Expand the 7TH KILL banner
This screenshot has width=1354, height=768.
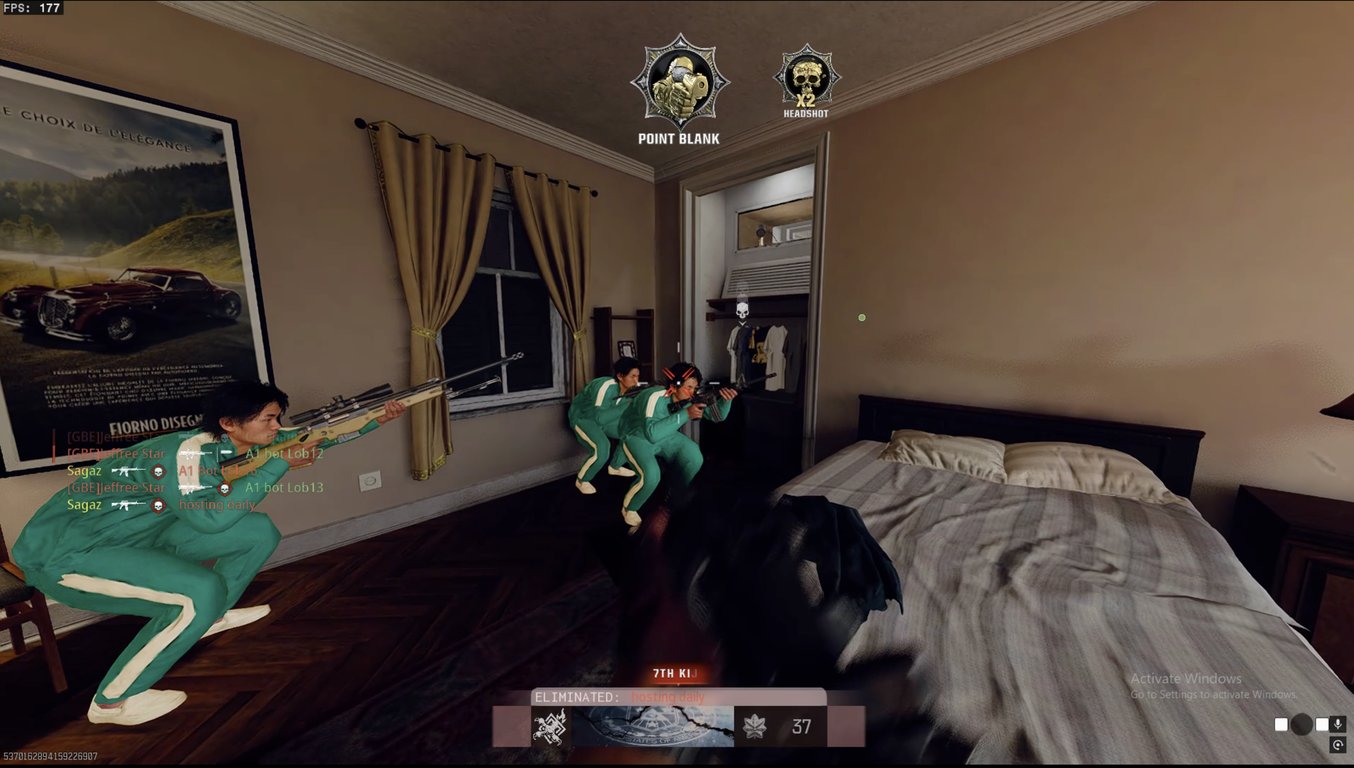pos(673,673)
